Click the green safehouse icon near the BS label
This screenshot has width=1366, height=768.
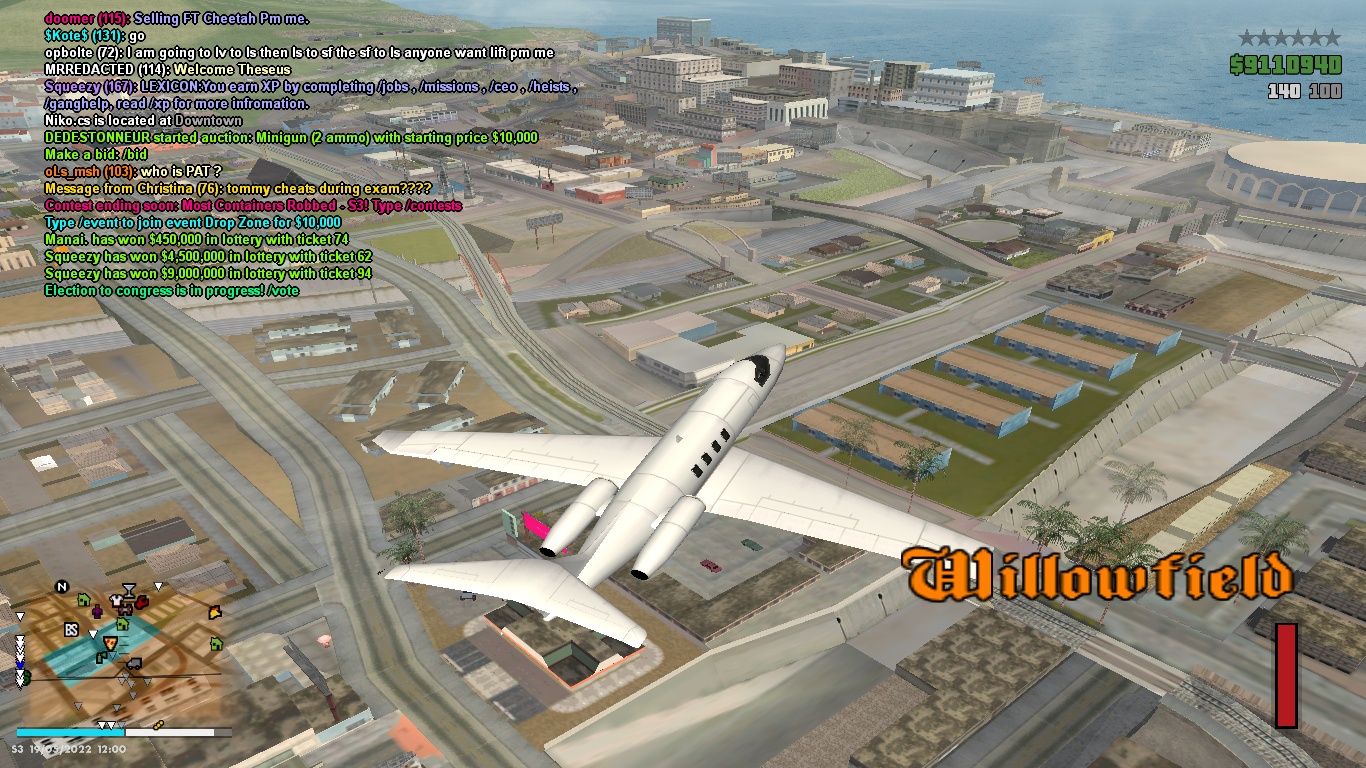coord(83,601)
